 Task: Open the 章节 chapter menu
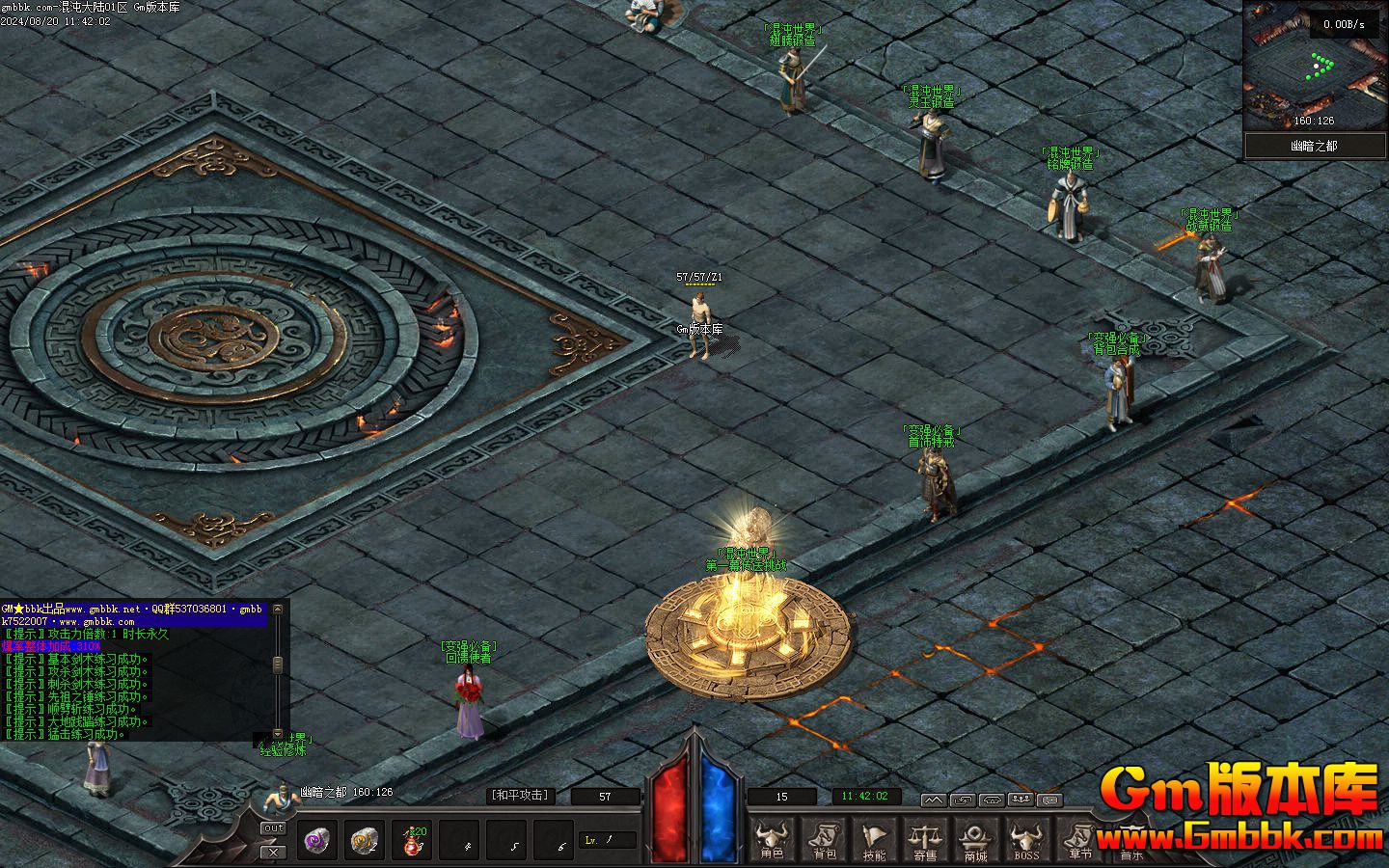coord(1079,838)
